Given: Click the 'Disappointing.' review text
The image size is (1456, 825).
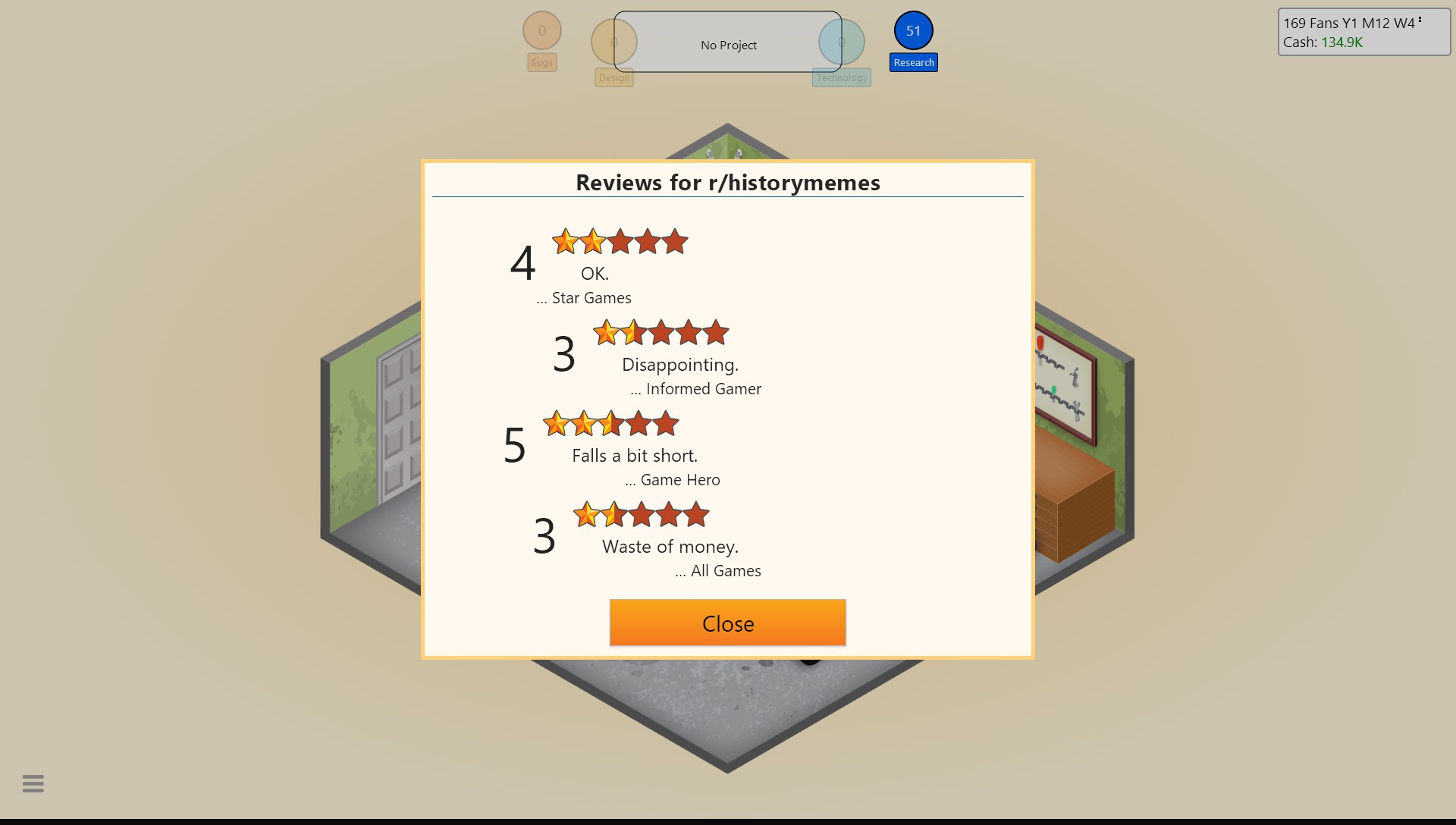Looking at the screenshot, I should (680, 364).
